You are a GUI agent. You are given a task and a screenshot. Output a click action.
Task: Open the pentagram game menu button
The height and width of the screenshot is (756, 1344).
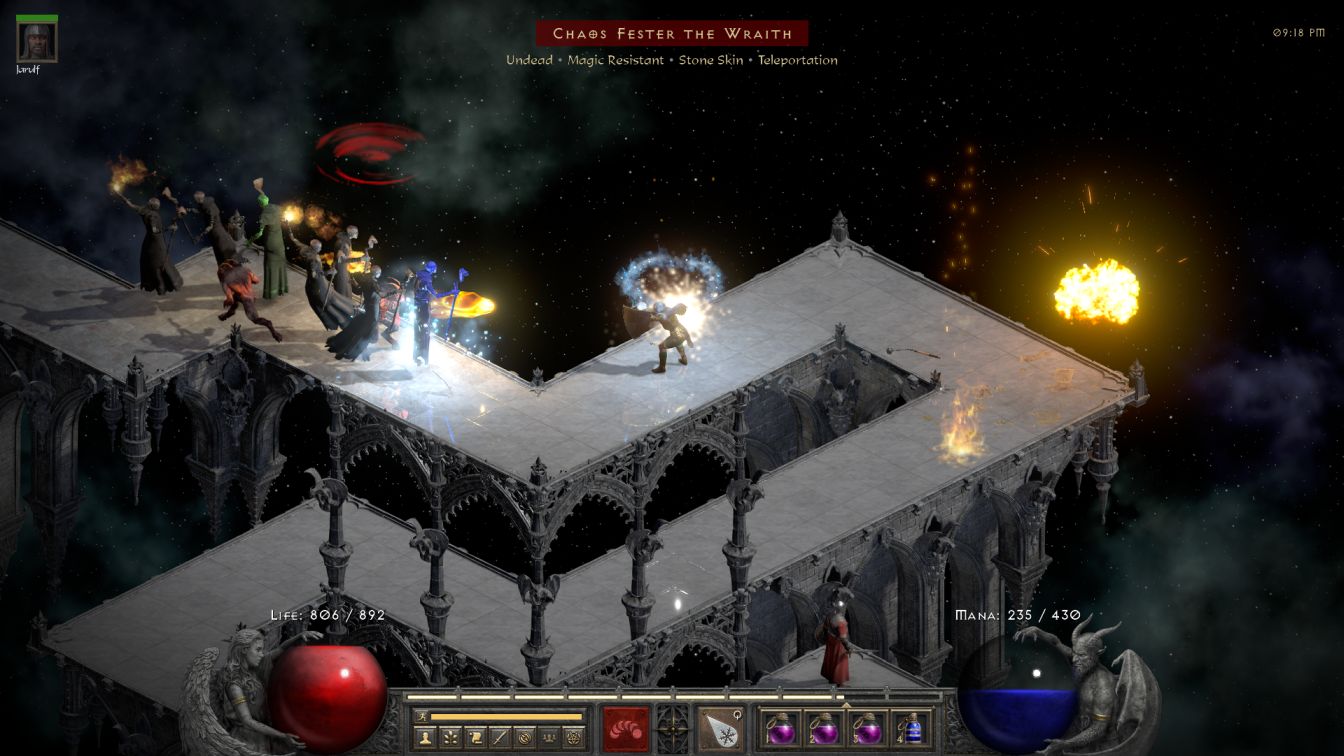574,738
